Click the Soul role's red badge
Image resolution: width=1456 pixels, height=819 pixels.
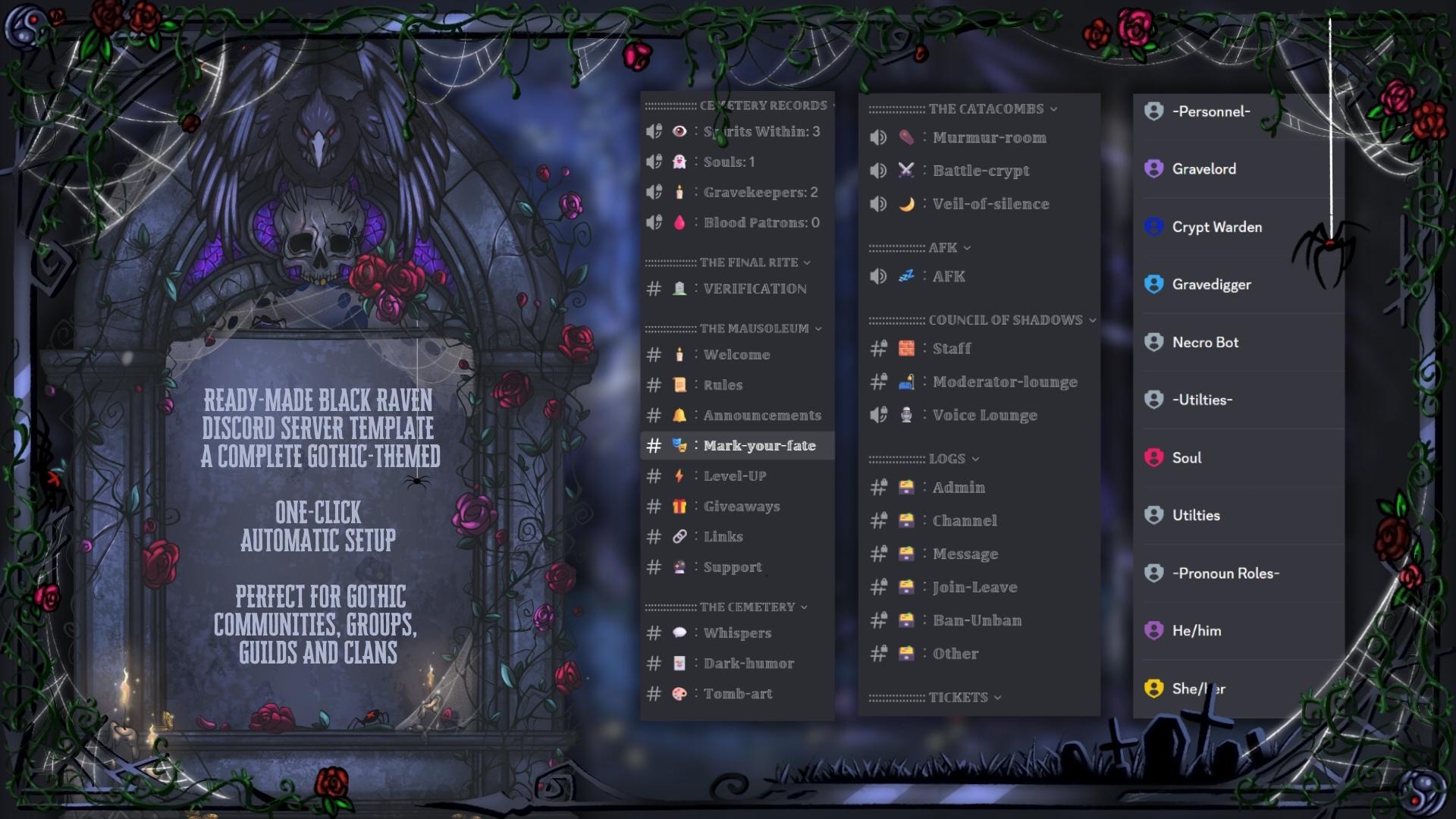[x=1153, y=457]
